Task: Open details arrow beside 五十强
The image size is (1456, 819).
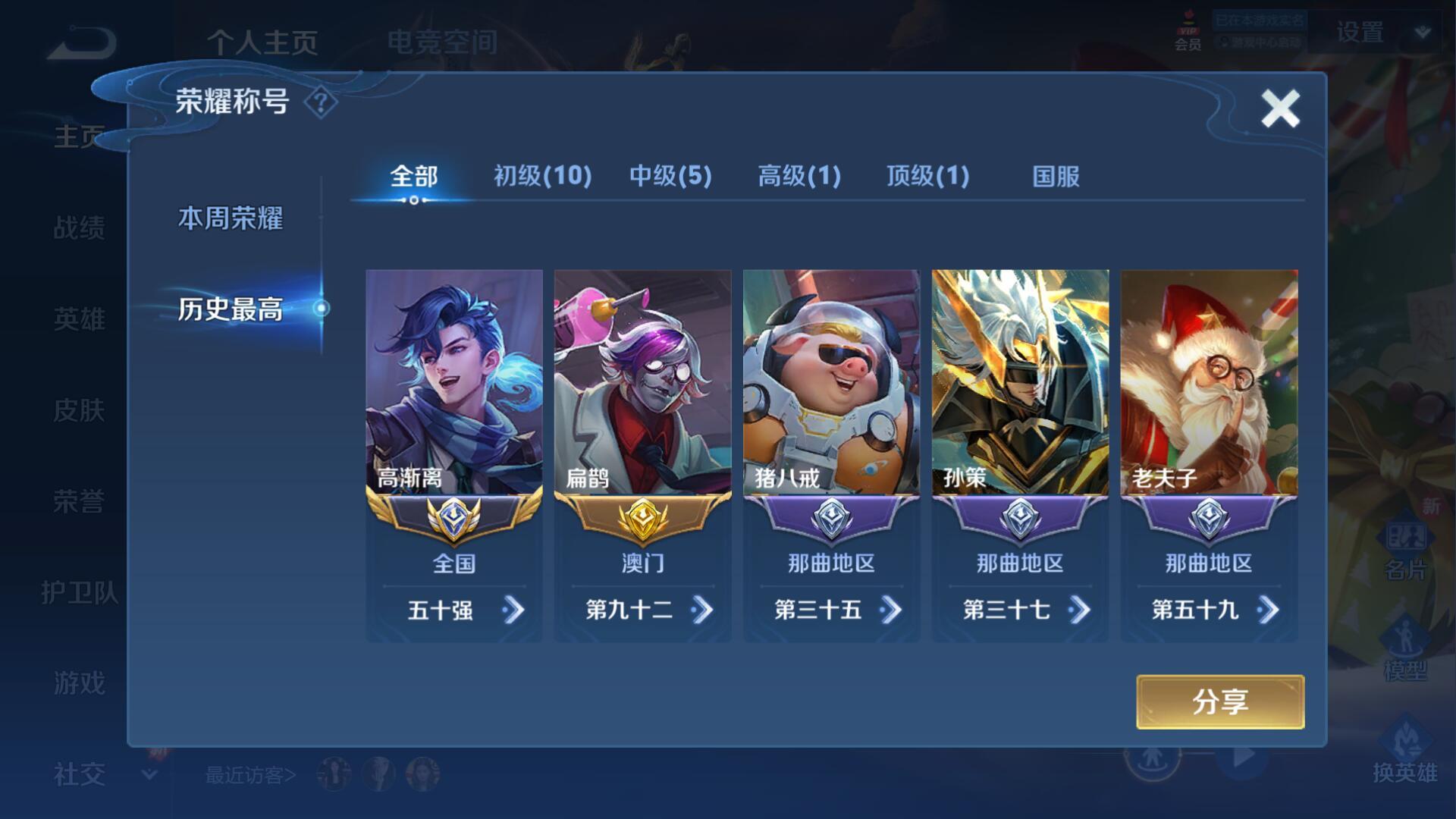Action: (513, 610)
